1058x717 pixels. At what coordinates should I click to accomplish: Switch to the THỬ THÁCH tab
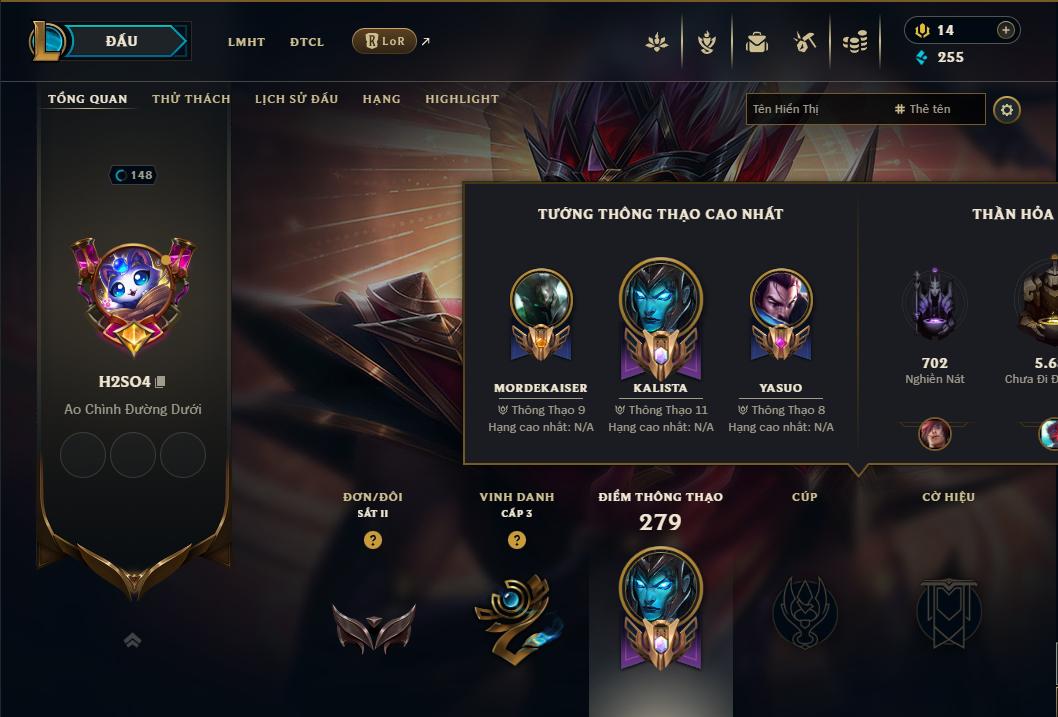[191, 99]
